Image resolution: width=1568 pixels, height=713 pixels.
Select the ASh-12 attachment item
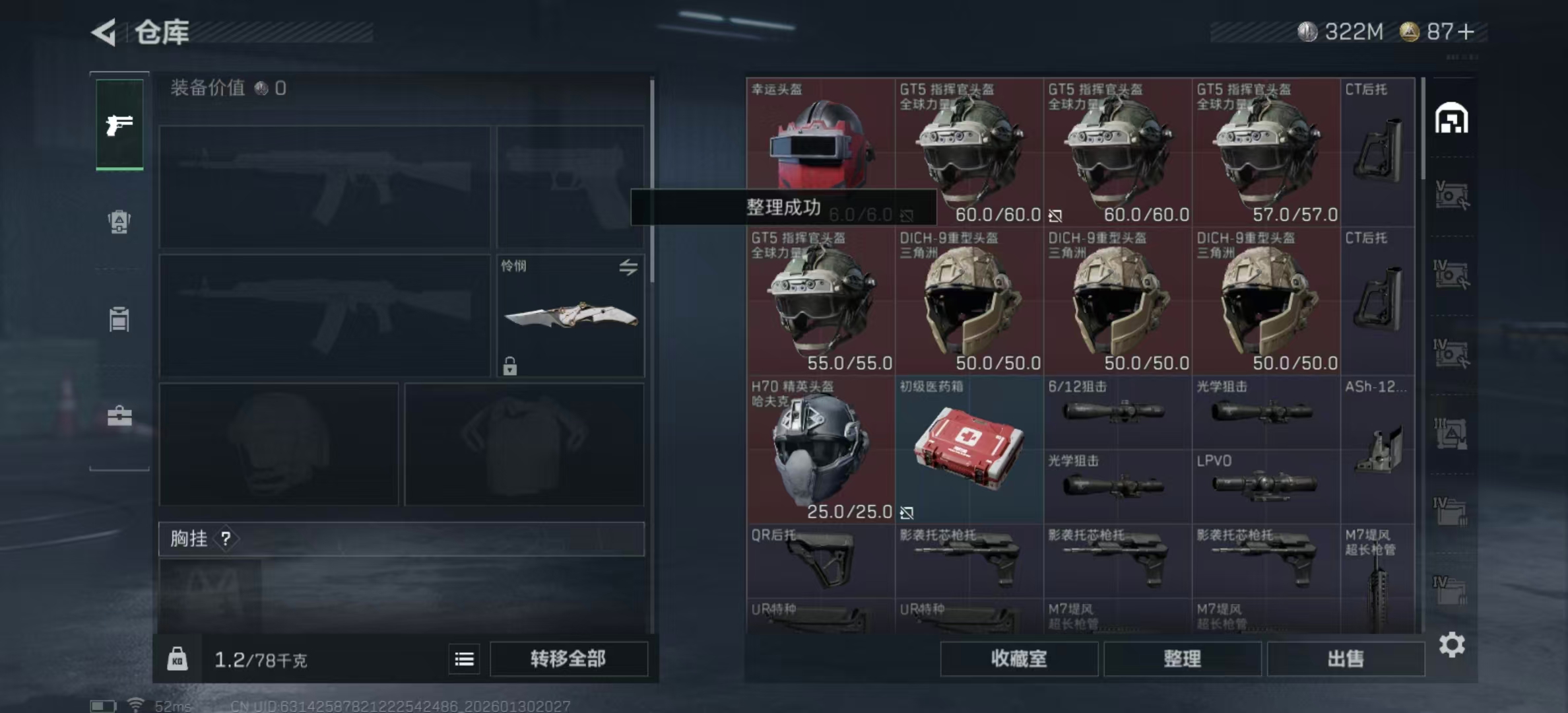[x=1377, y=449]
